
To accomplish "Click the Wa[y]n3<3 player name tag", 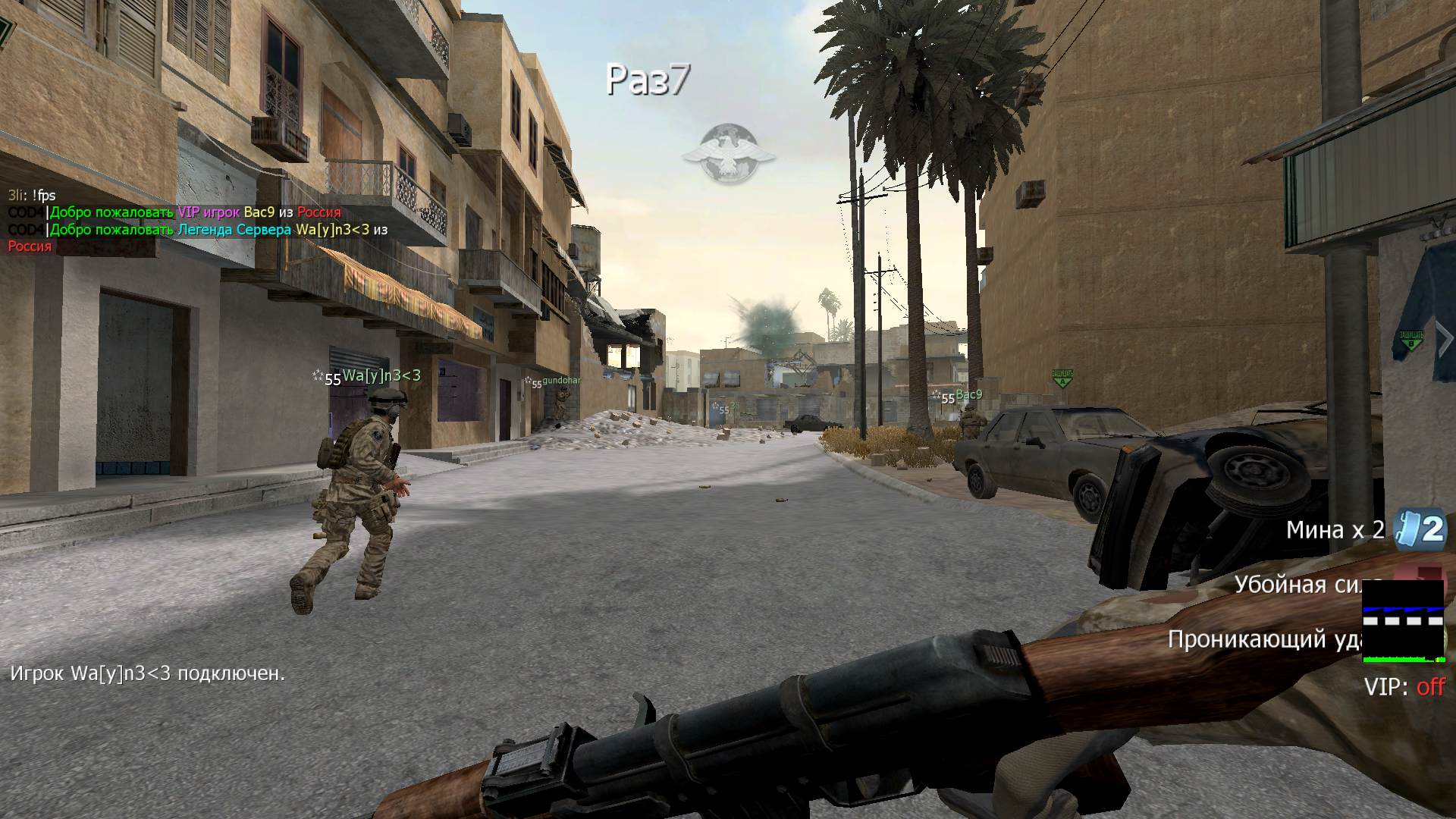I will pyautogui.click(x=381, y=375).
